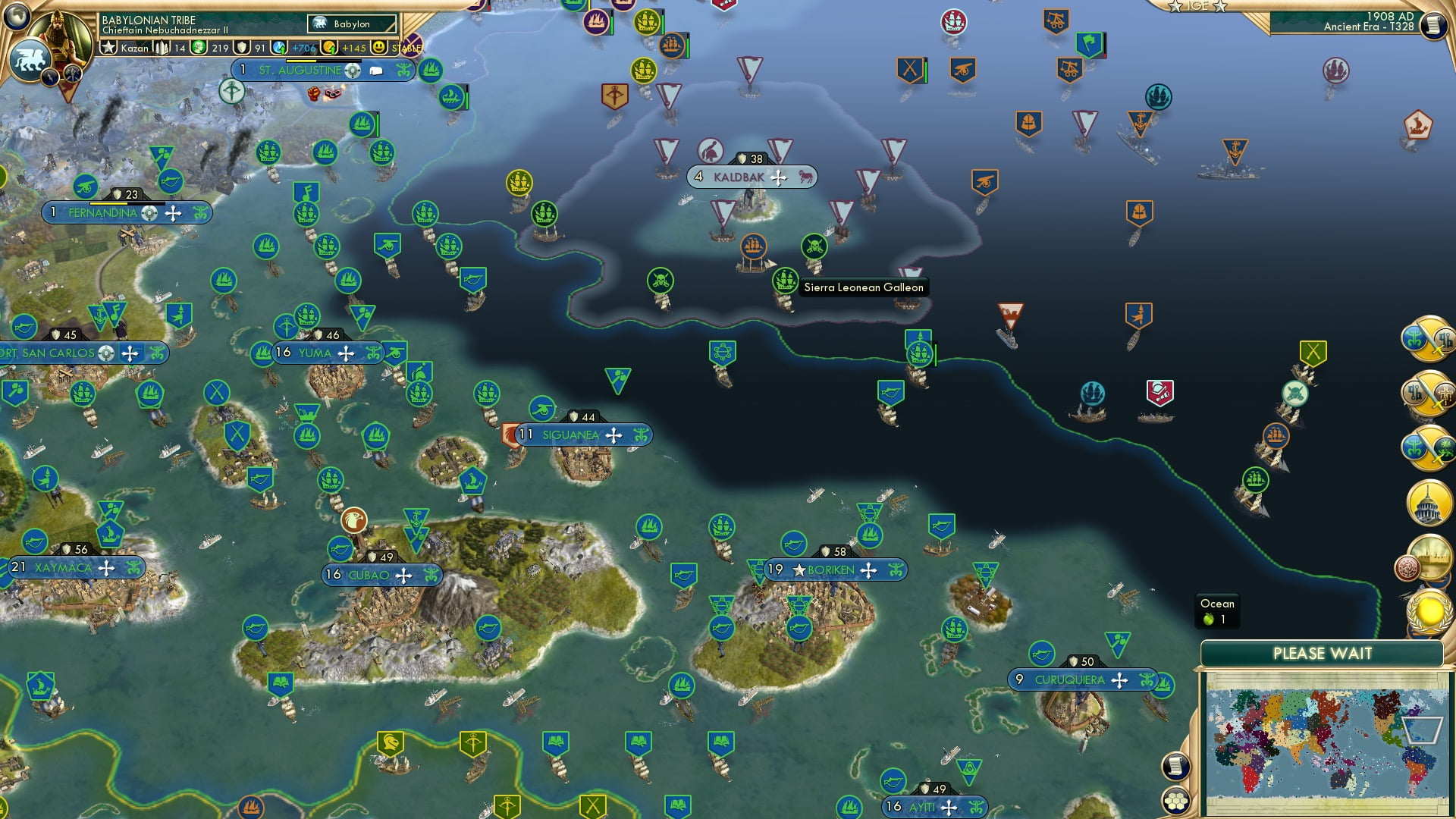The height and width of the screenshot is (819, 1456).
Task: Select the St. Augustine city banner
Action: (300, 71)
